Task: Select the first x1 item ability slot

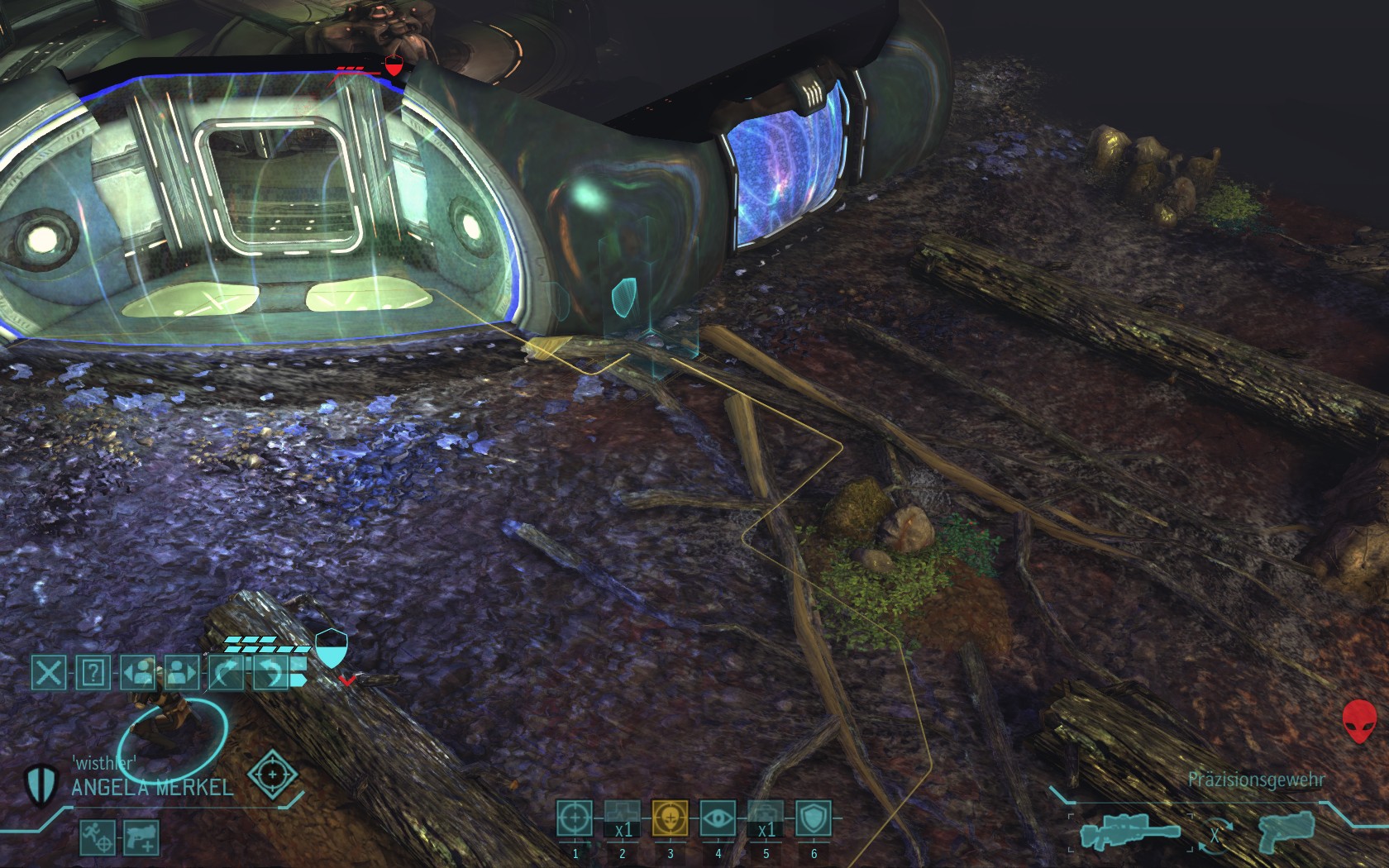Action: (x=623, y=818)
